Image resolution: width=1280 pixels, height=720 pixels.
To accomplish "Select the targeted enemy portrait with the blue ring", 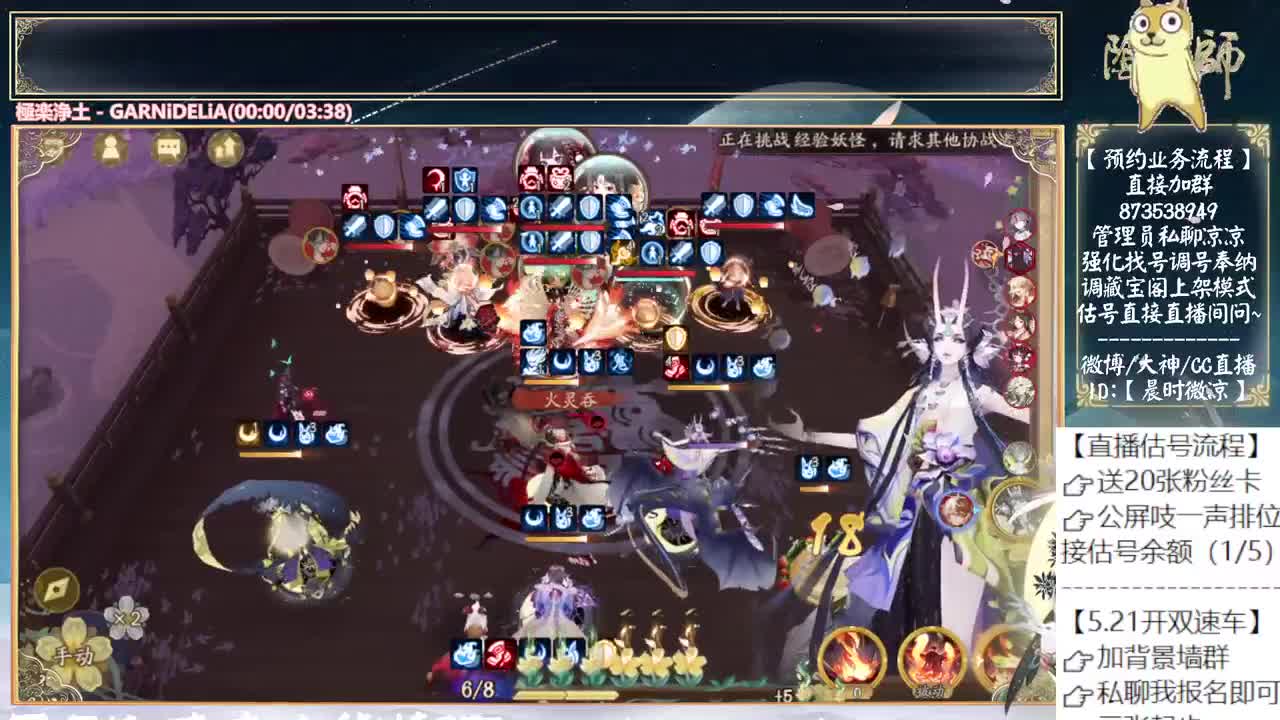I will tap(957, 511).
